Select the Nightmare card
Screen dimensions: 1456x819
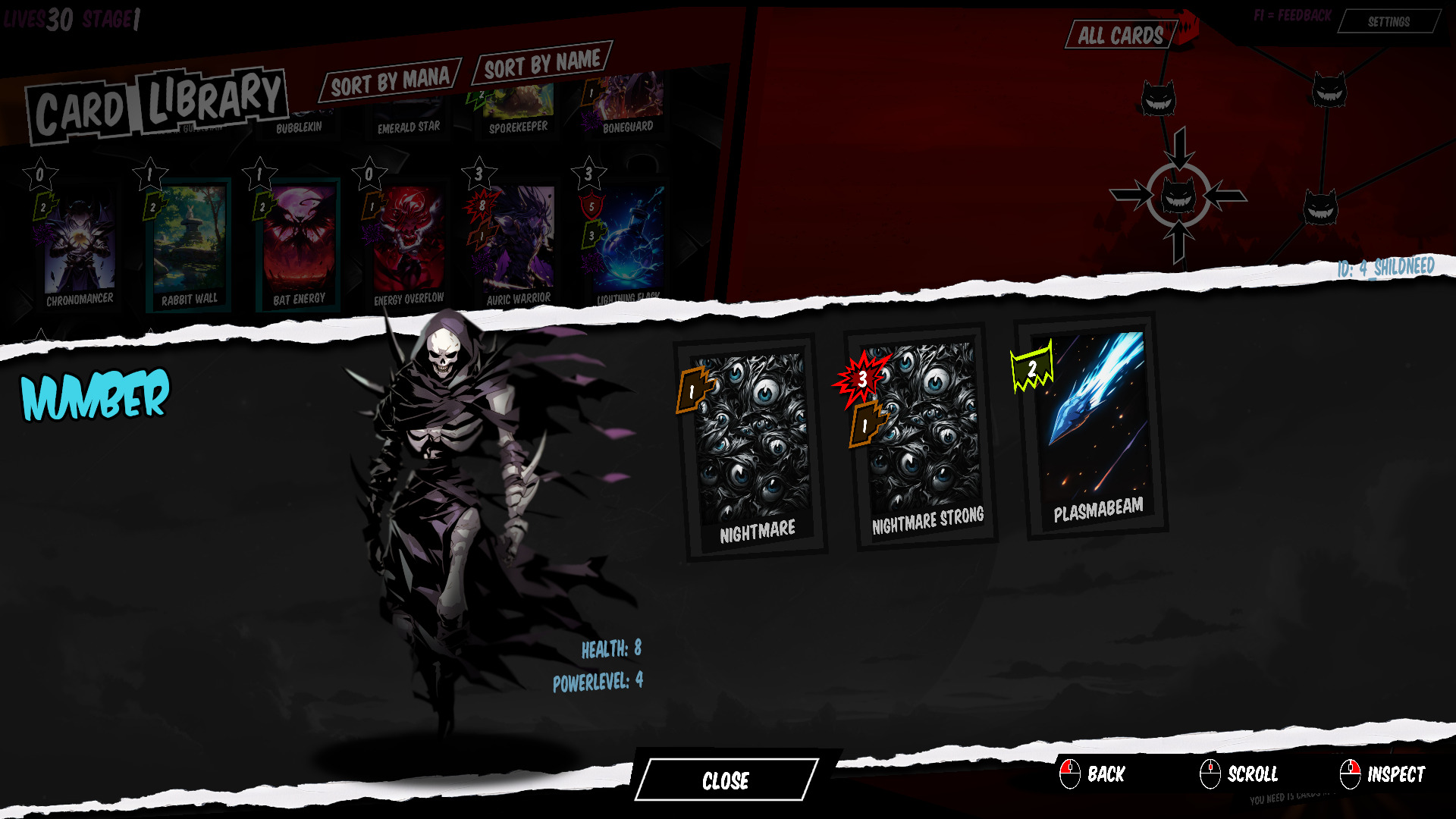[753, 447]
